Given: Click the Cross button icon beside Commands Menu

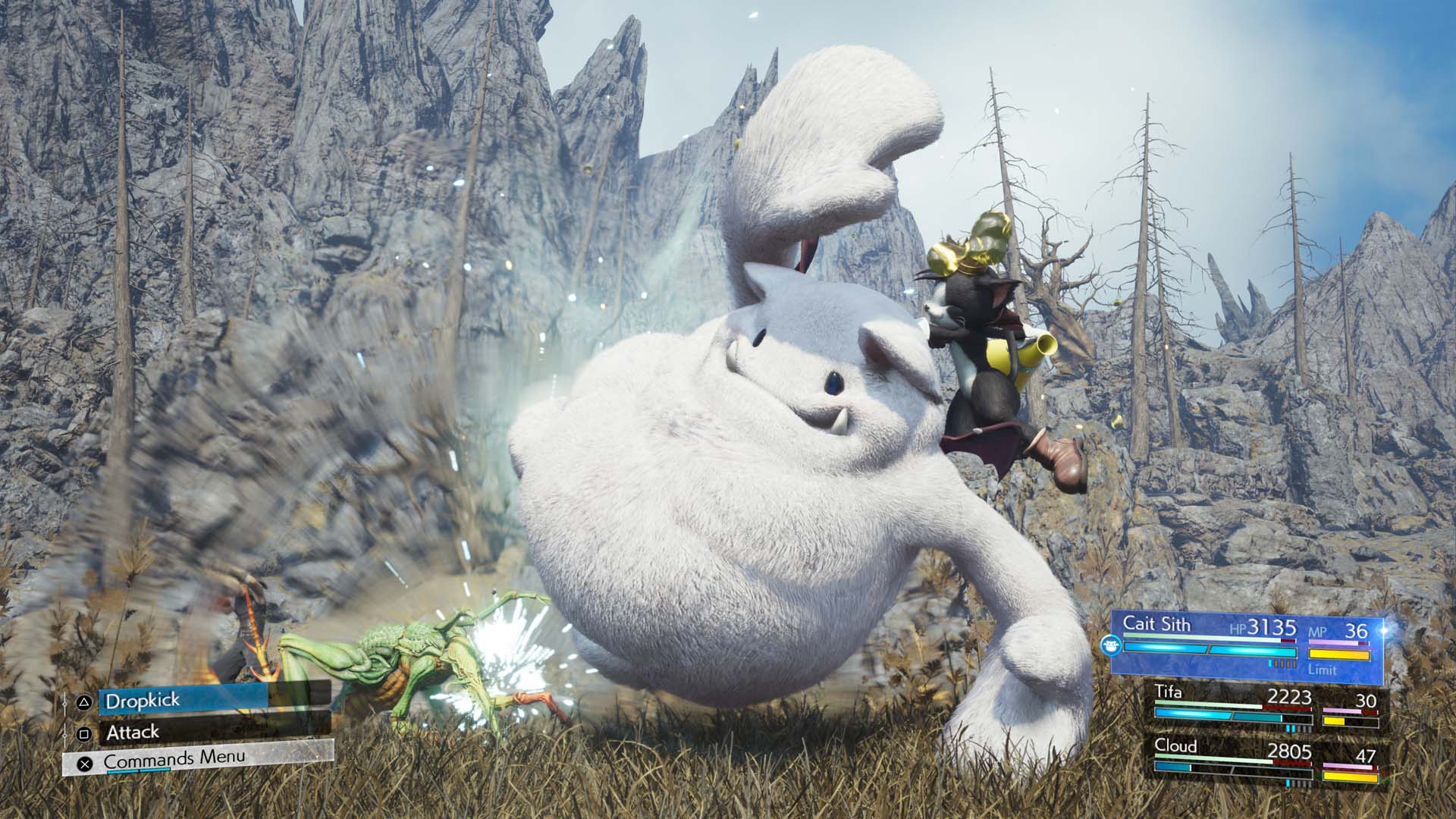Looking at the screenshot, I should (x=85, y=764).
